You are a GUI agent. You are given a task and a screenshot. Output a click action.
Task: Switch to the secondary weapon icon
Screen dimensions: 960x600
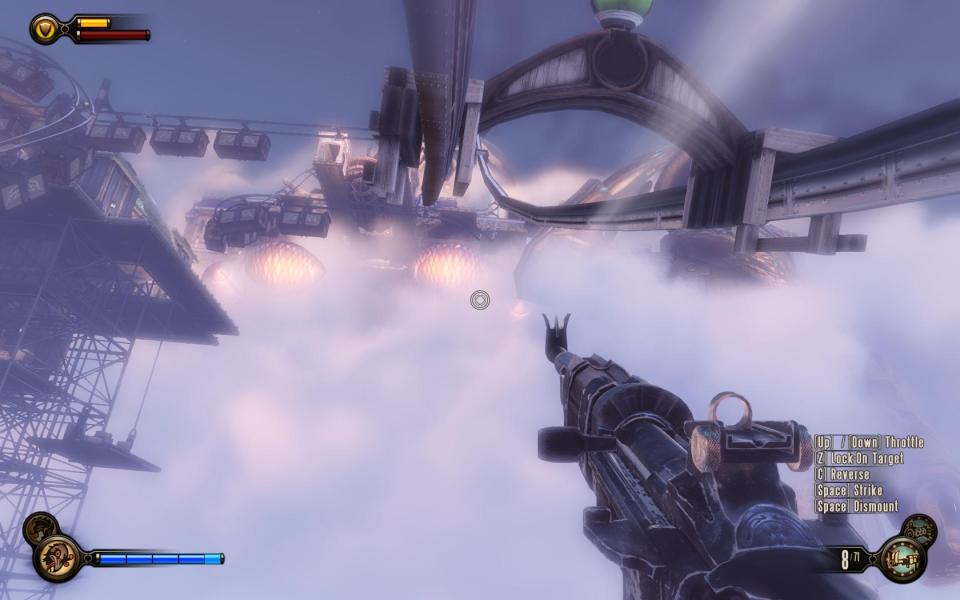[x=920, y=529]
